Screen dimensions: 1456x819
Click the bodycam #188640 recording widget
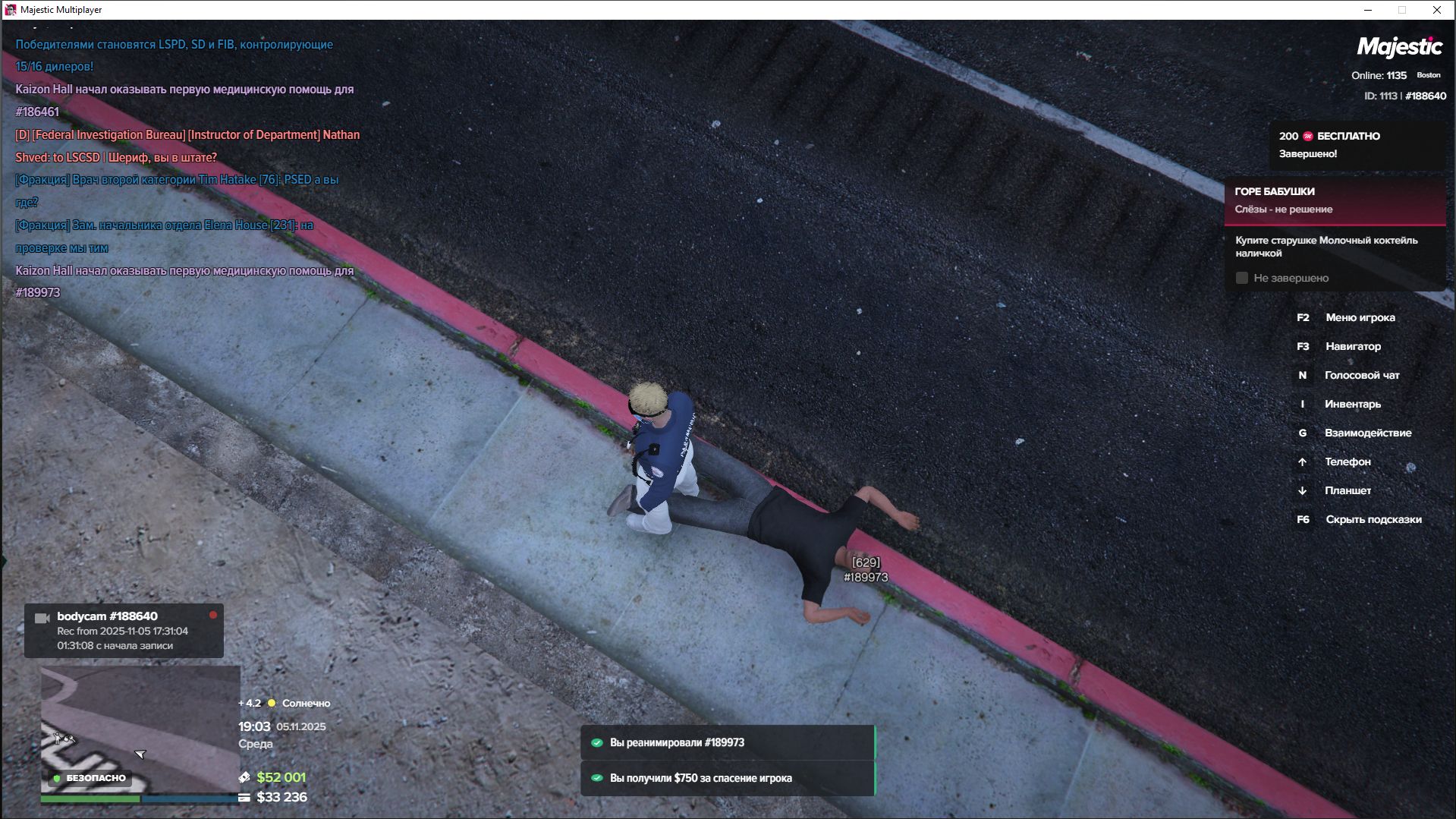(x=124, y=631)
